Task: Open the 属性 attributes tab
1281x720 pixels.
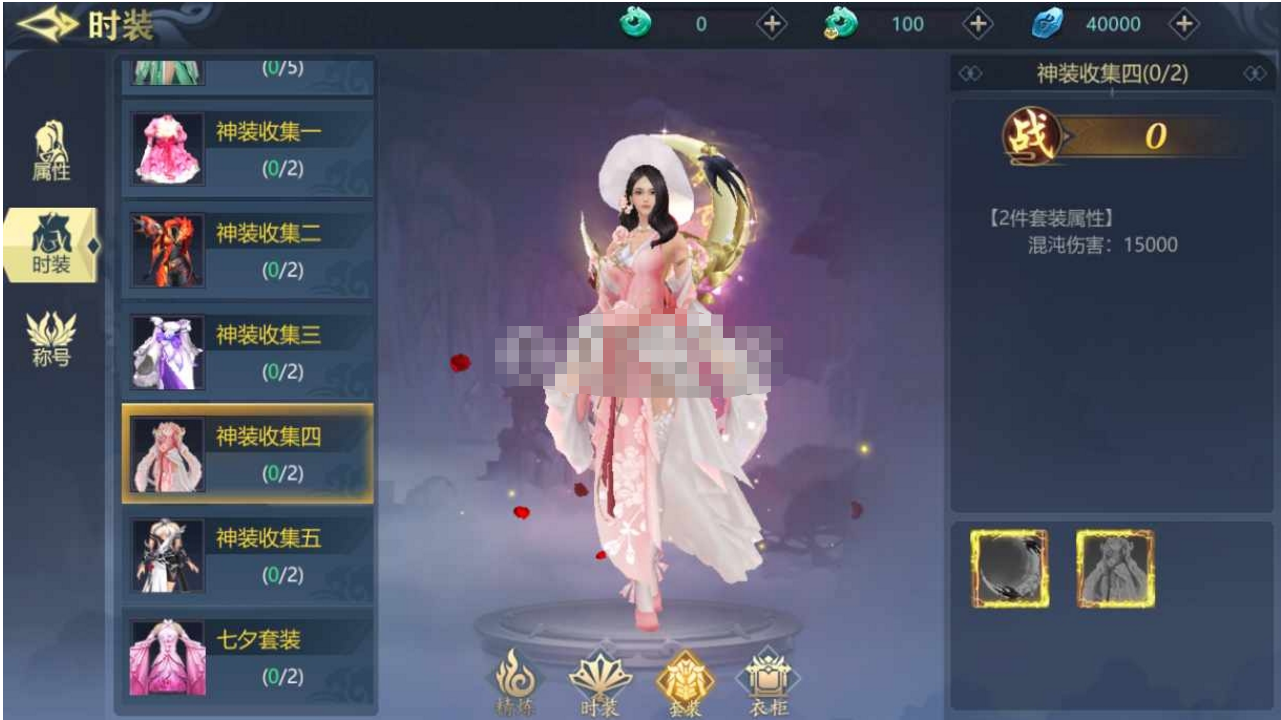Action: (51, 152)
